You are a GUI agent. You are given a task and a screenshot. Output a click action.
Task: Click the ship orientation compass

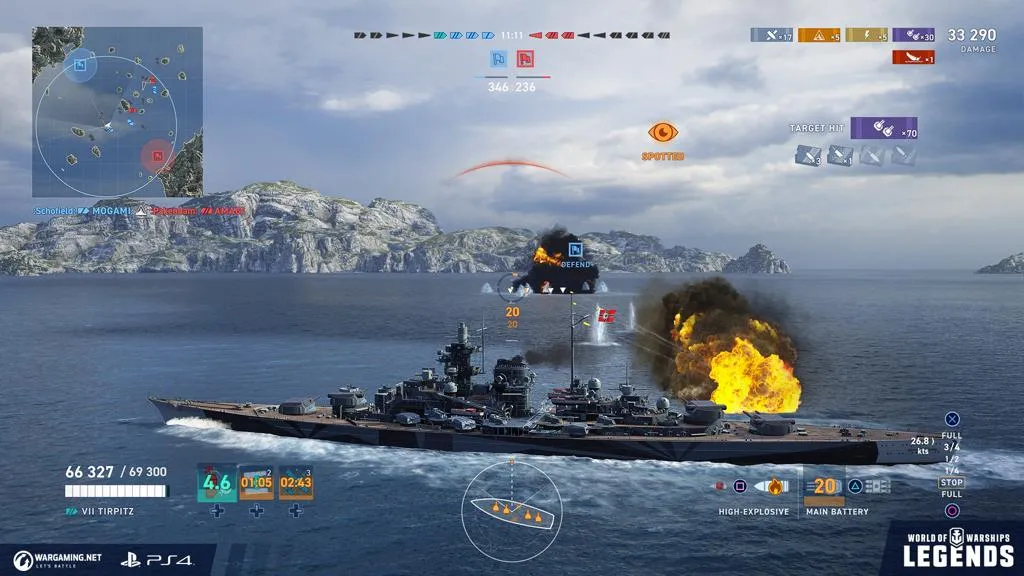(x=511, y=511)
